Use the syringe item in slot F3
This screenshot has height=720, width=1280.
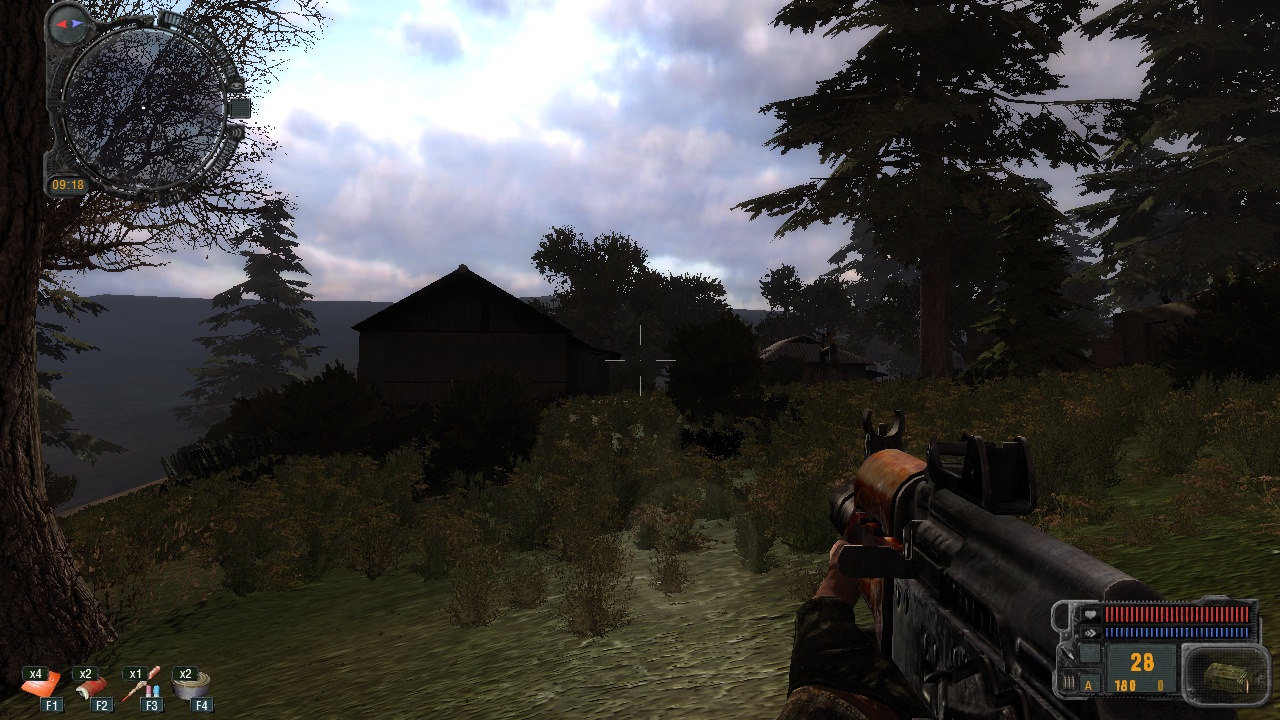(x=142, y=684)
